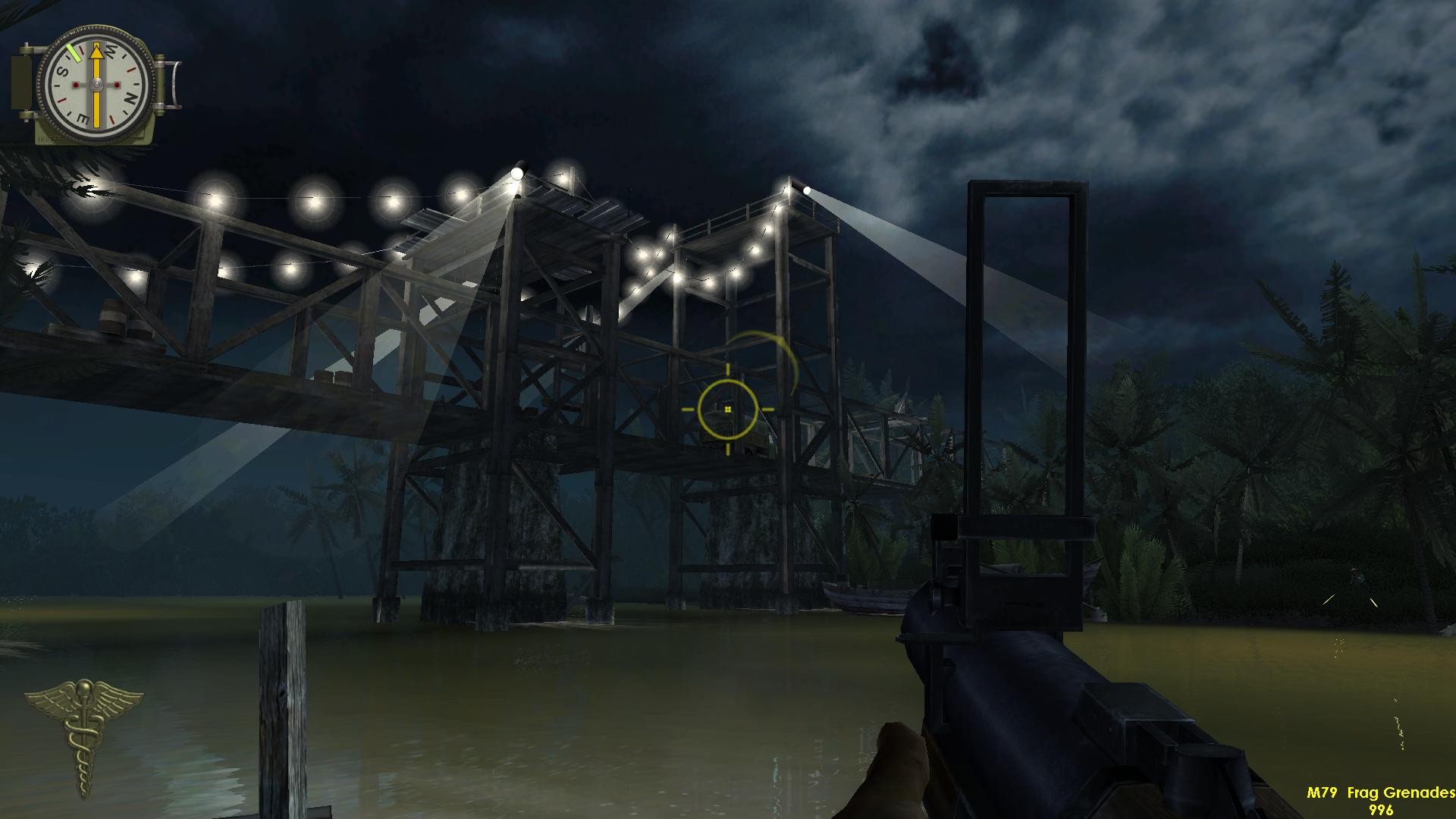Click the compass in the corner
Image resolution: width=1456 pixels, height=819 pixels.
(96, 82)
